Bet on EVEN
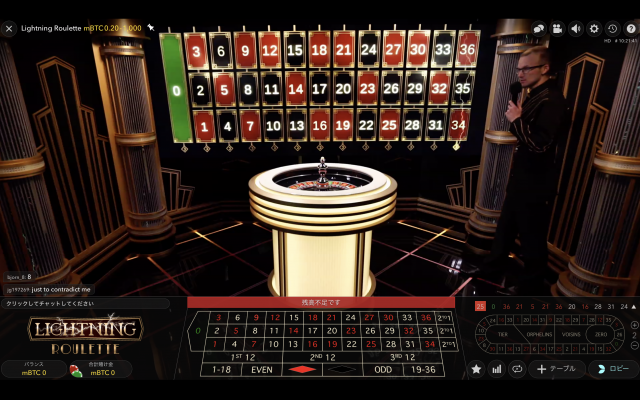Image resolution: width=640 pixels, height=400 pixels. [x=261, y=369]
